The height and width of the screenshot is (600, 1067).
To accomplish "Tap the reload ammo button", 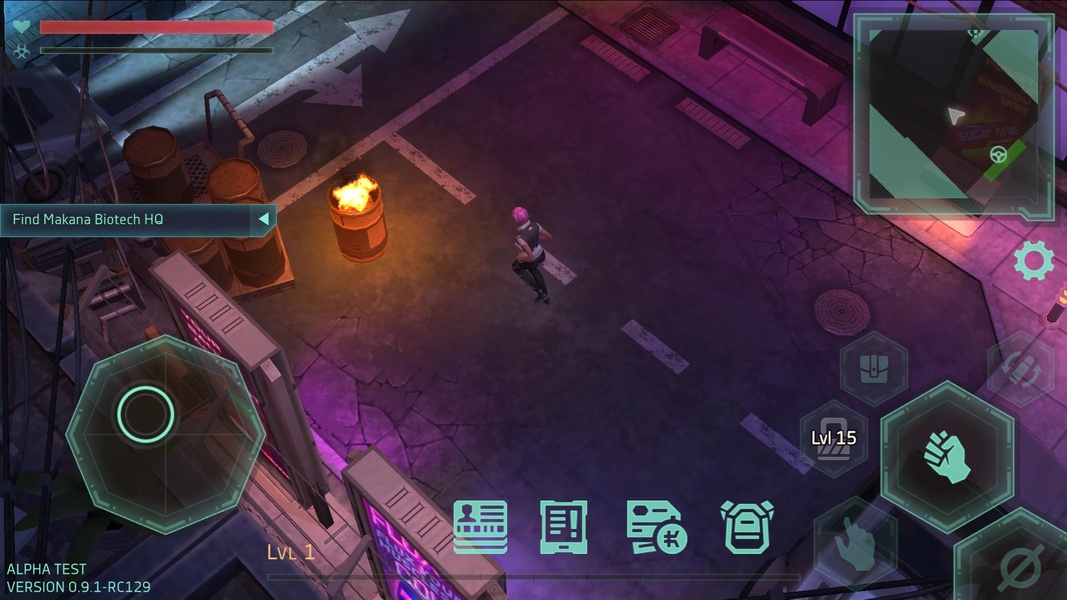I will 1021,369.
